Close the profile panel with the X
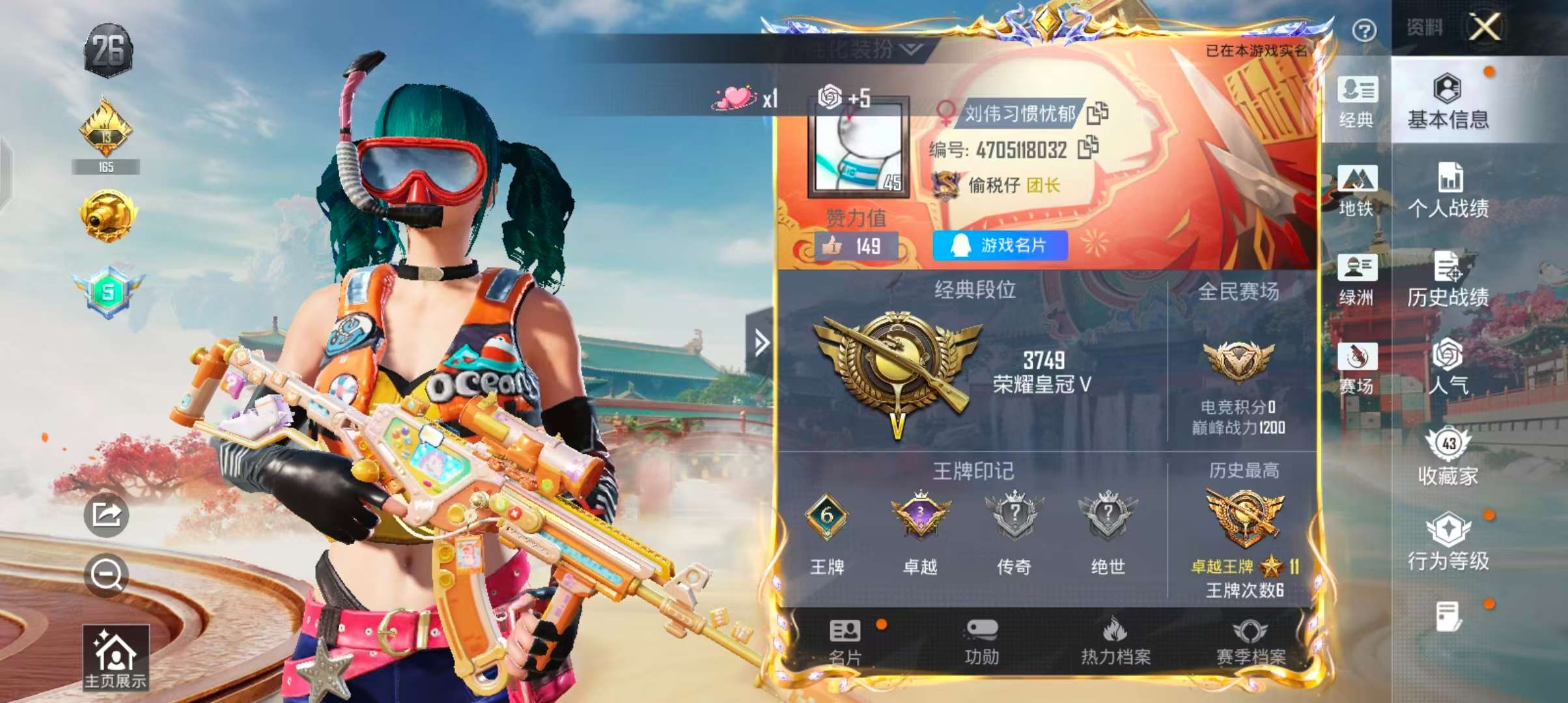This screenshot has height=703, width=1568. [1485, 27]
